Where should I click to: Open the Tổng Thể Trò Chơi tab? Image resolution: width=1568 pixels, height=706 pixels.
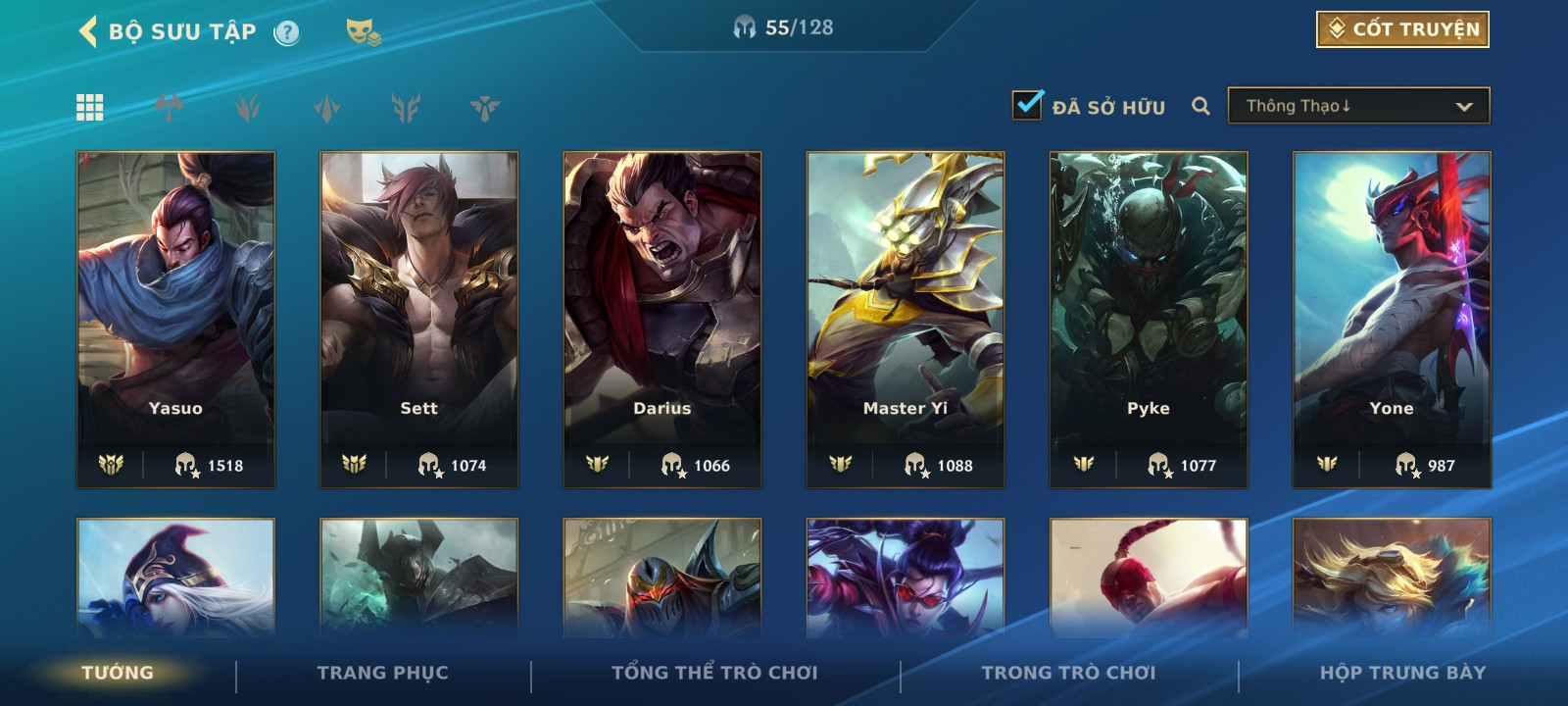point(714,673)
